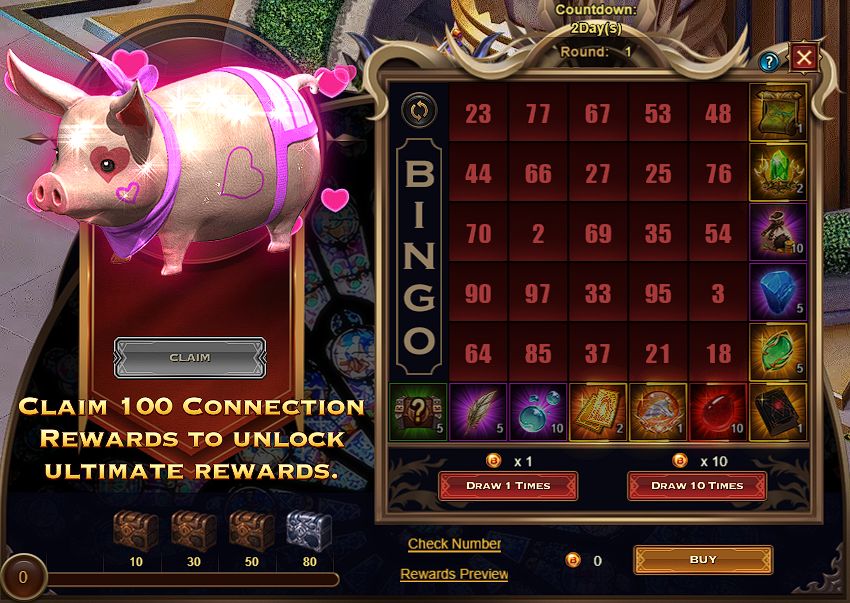Screen dimensions: 850x603
Task: Open the Check Number link
Action: pyautogui.click(x=454, y=544)
